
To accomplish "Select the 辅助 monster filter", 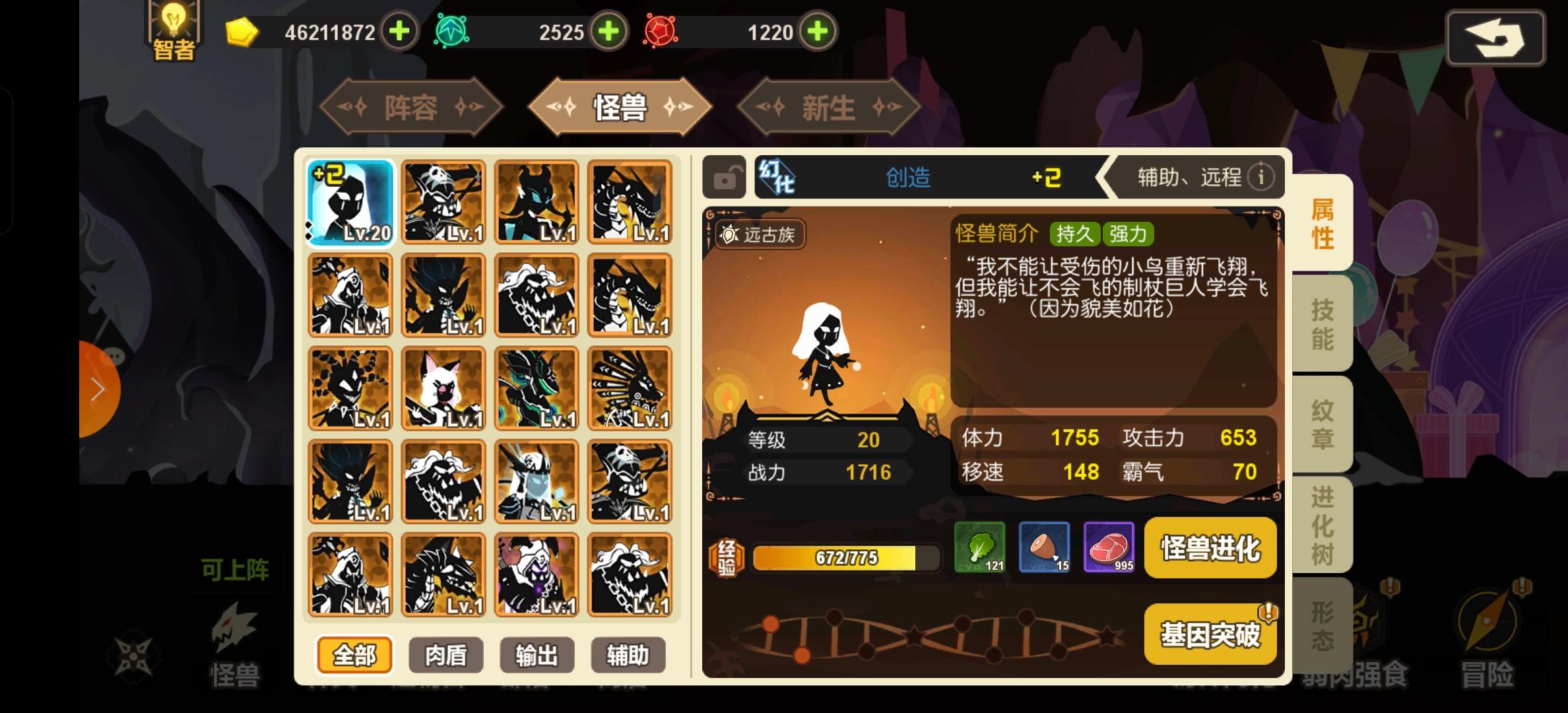I will (x=628, y=655).
